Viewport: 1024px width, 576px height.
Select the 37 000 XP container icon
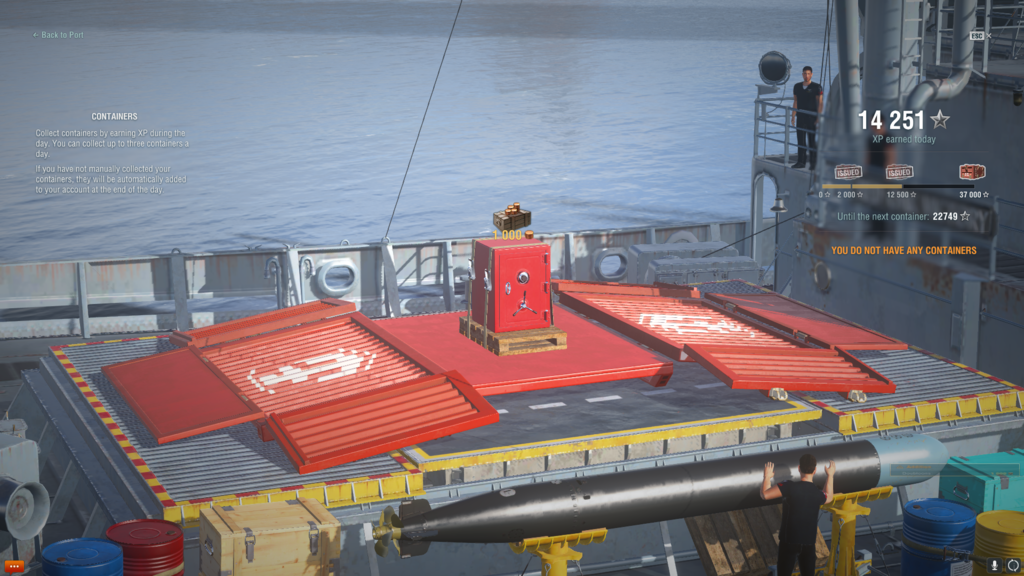971,172
